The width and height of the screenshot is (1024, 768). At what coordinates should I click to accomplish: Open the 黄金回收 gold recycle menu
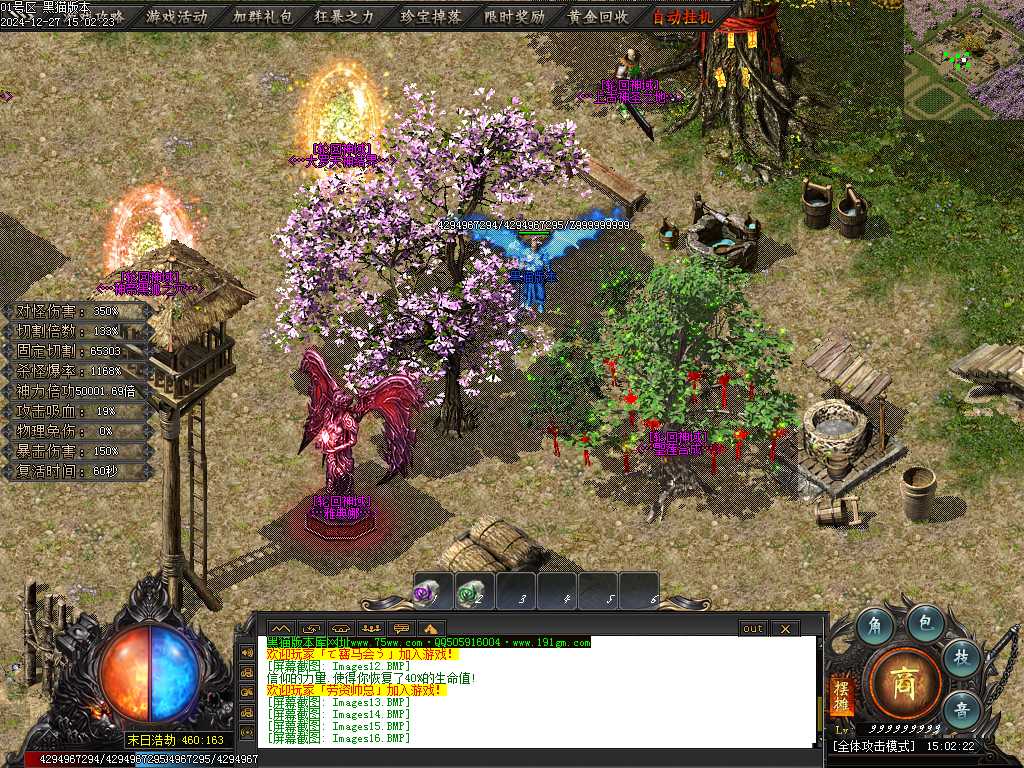pyautogui.click(x=598, y=16)
